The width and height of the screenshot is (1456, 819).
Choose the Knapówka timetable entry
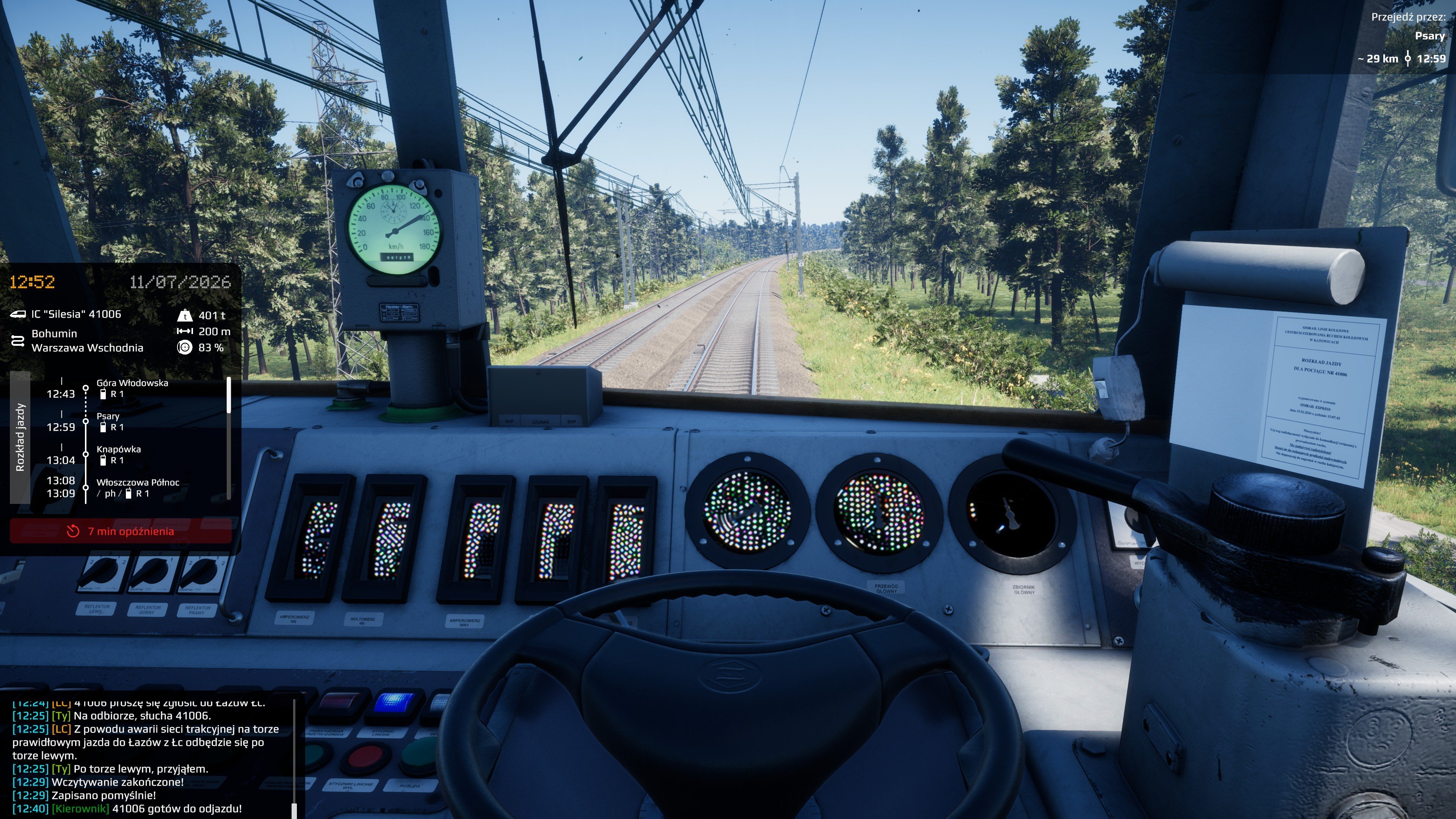[x=119, y=455]
